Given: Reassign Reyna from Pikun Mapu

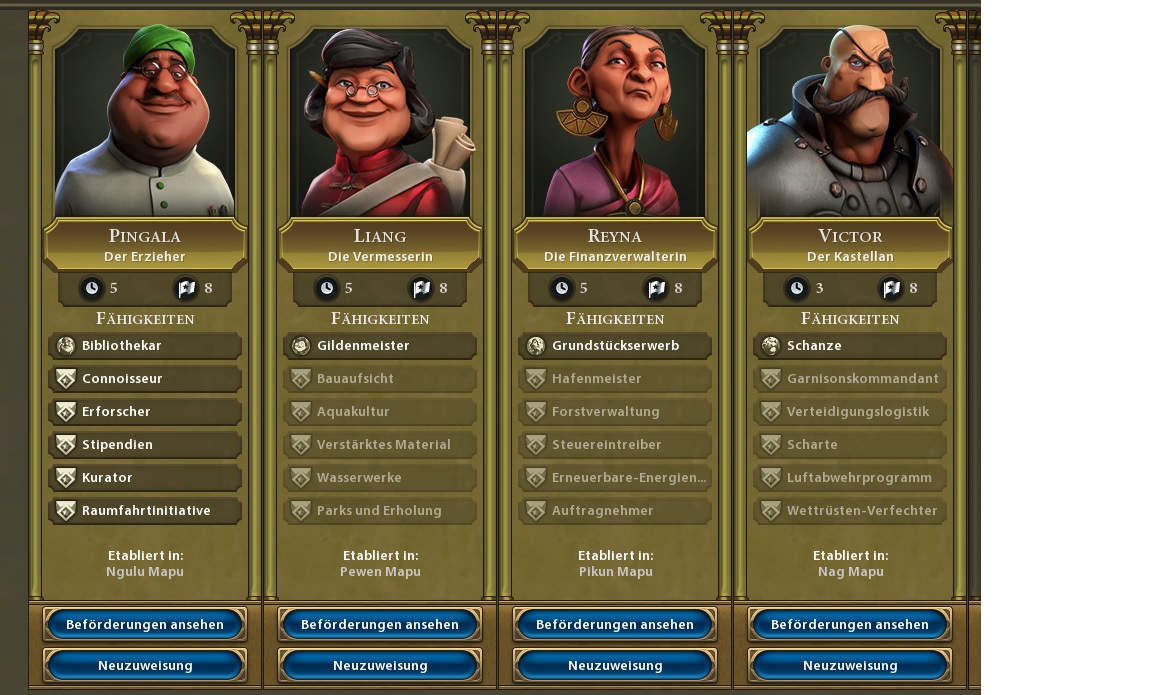Looking at the screenshot, I should pos(615,665).
